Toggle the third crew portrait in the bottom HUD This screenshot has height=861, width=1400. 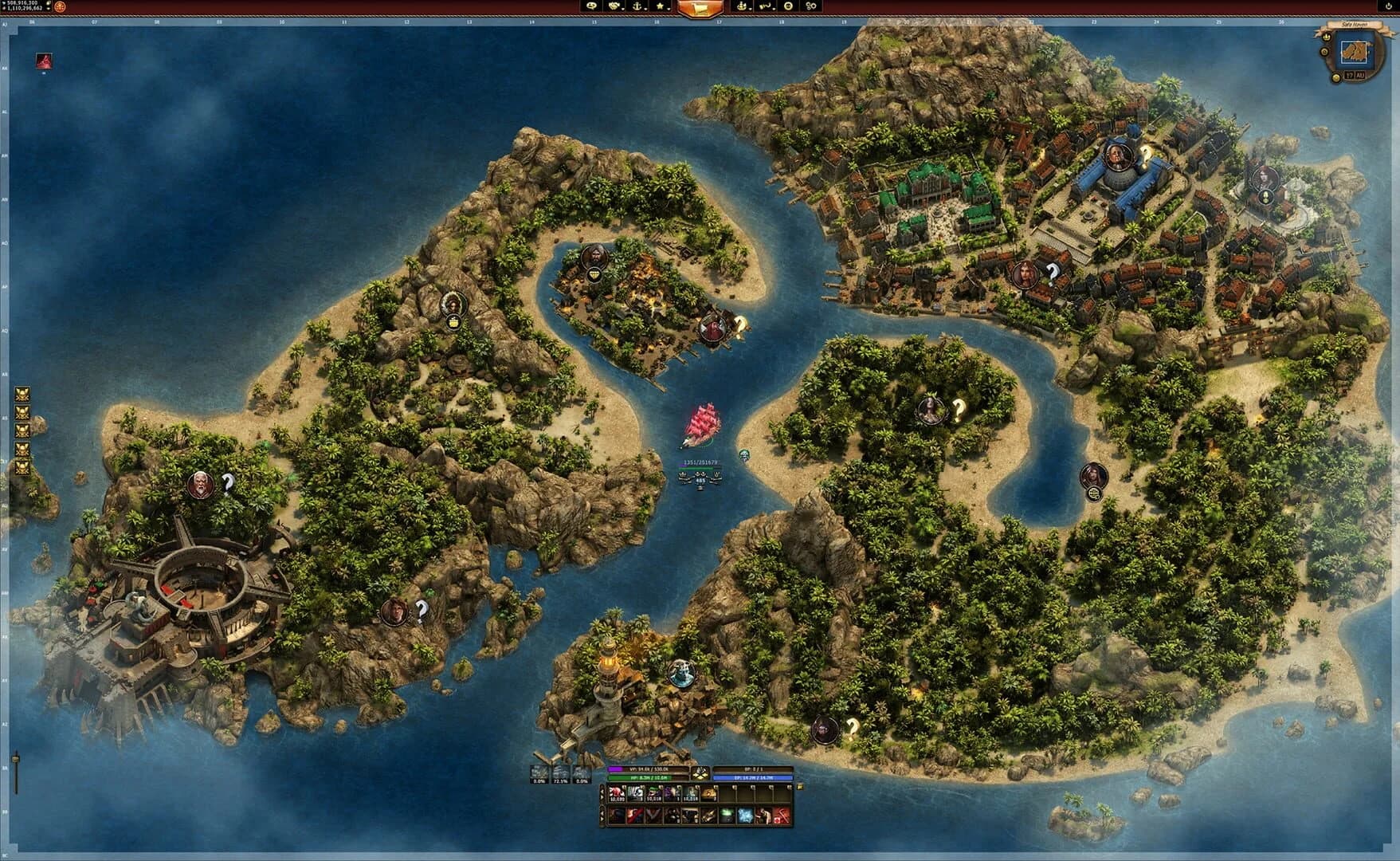(581, 772)
